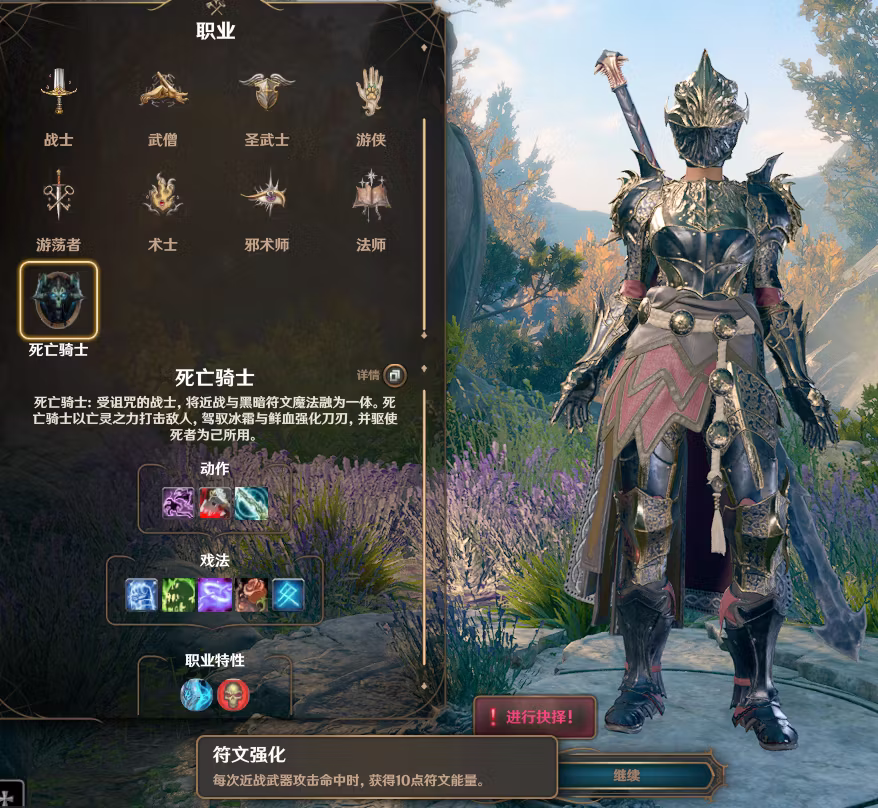This screenshot has width=878, height=808.
Task: Click the 继续 (Continue) button
Action: click(x=626, y=775)
